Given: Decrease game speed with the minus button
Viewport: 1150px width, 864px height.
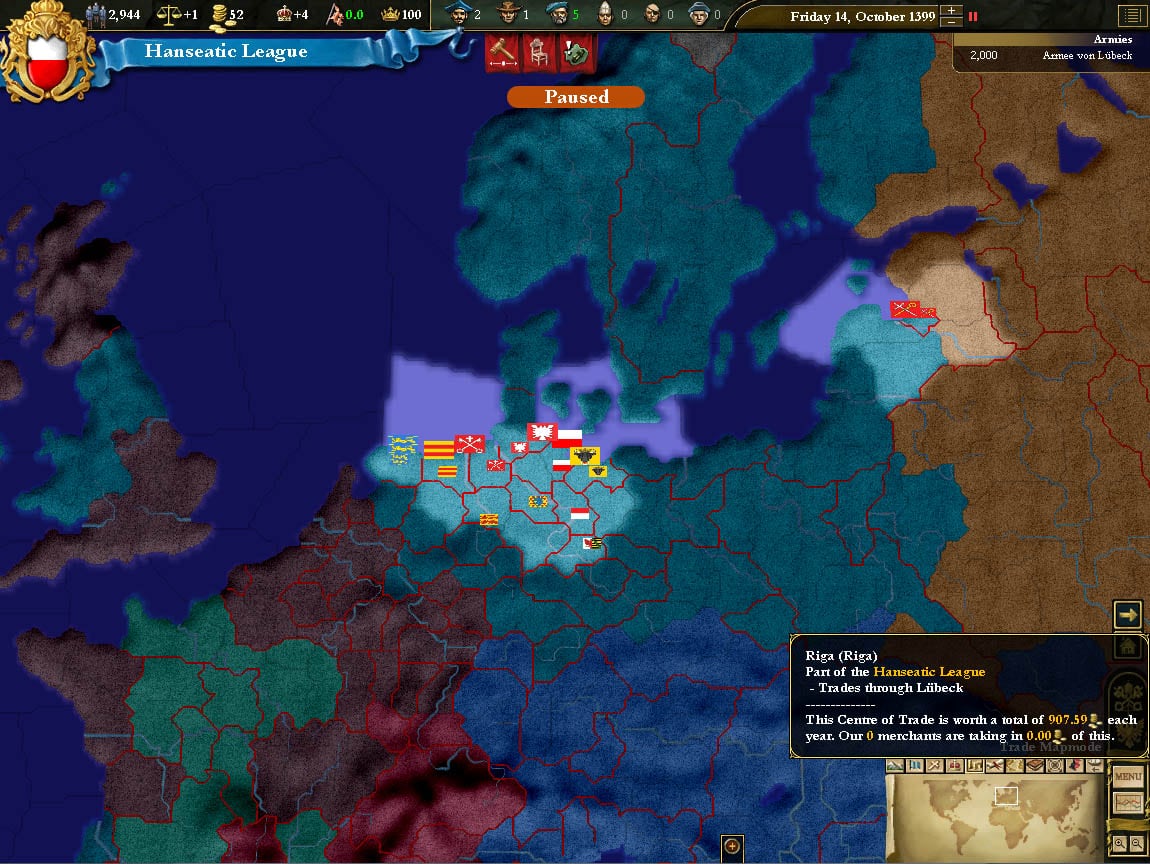Looking at the screenshot, I should coord(952,23).
